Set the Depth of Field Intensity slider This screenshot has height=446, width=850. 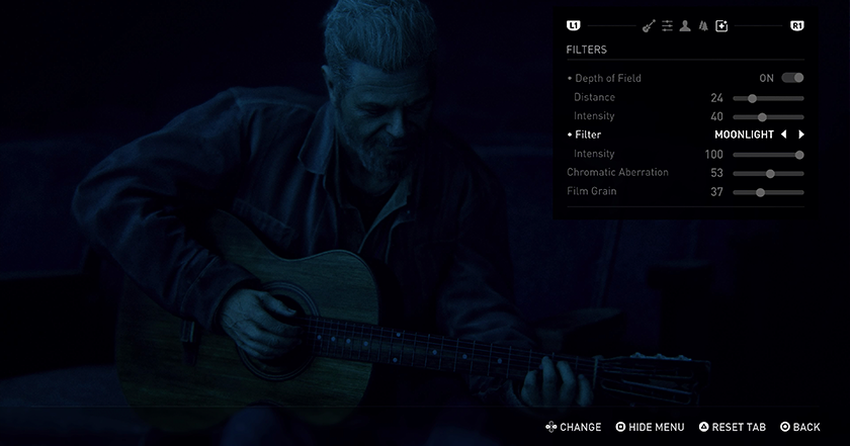coord(762,117)
